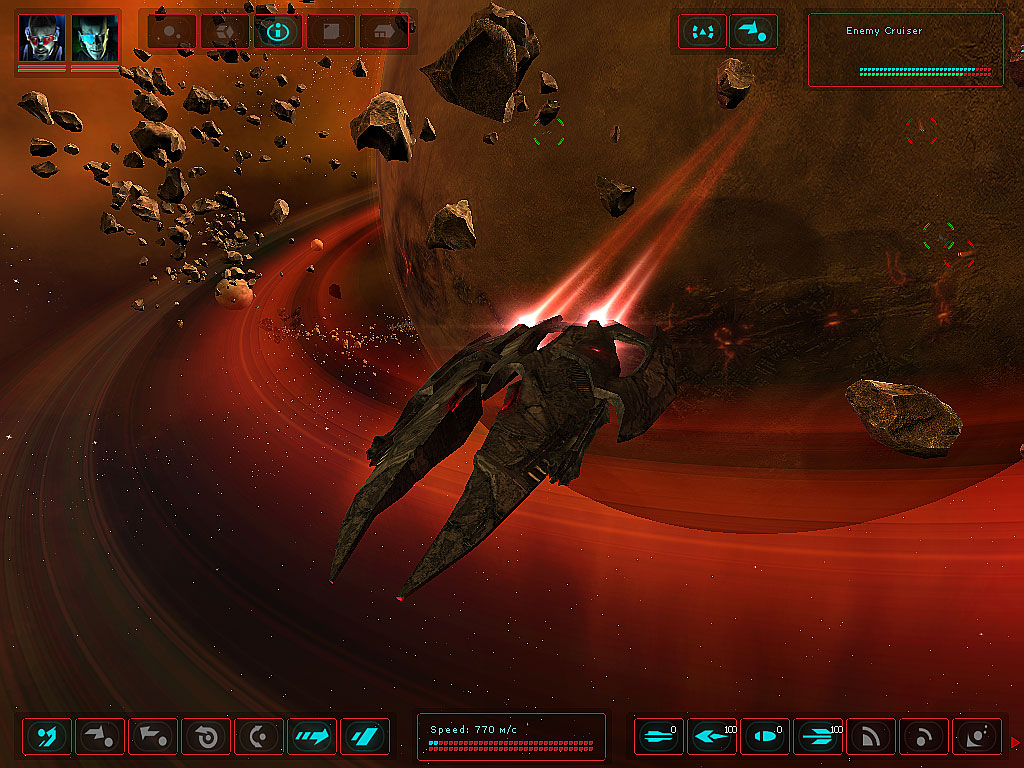Select the red-visor pilot portrait
1024x768 pixels.
(42, 38)
